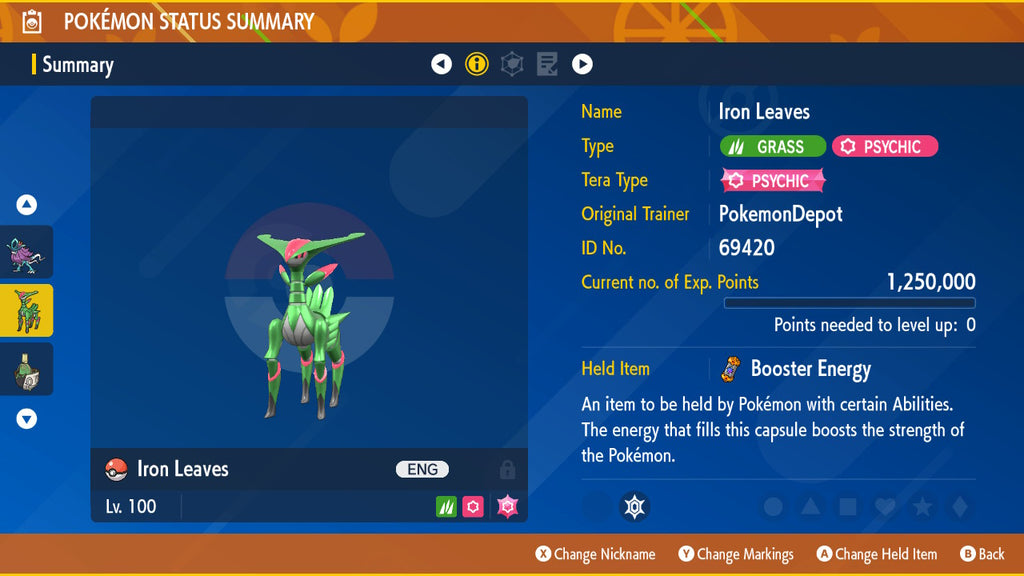Toggle the diamond marking
This screenshot has width=1024, height=576.
[958, 507]
